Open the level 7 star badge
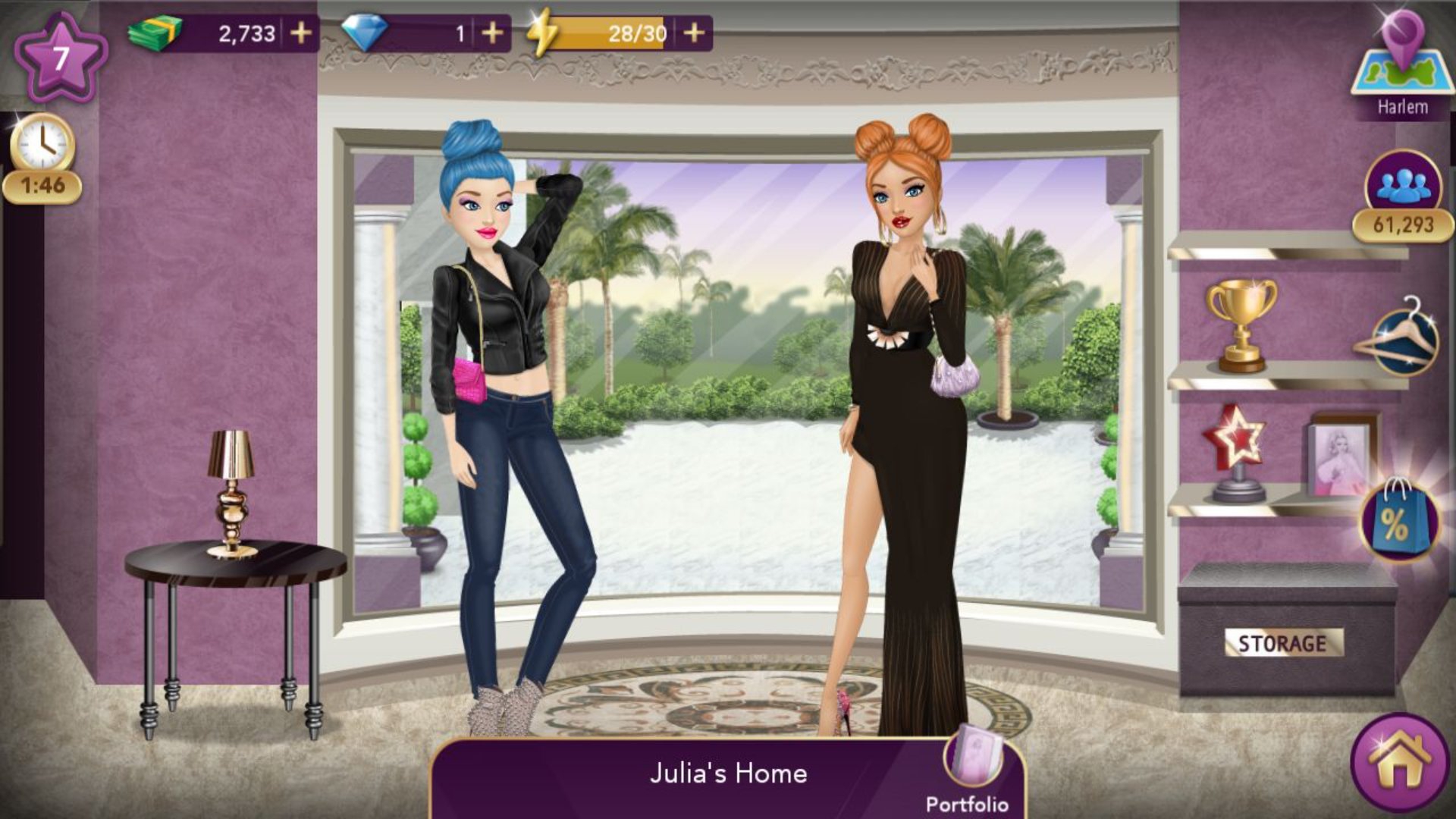This screenshot has width=1456, height=819. [x=61, y=58]
